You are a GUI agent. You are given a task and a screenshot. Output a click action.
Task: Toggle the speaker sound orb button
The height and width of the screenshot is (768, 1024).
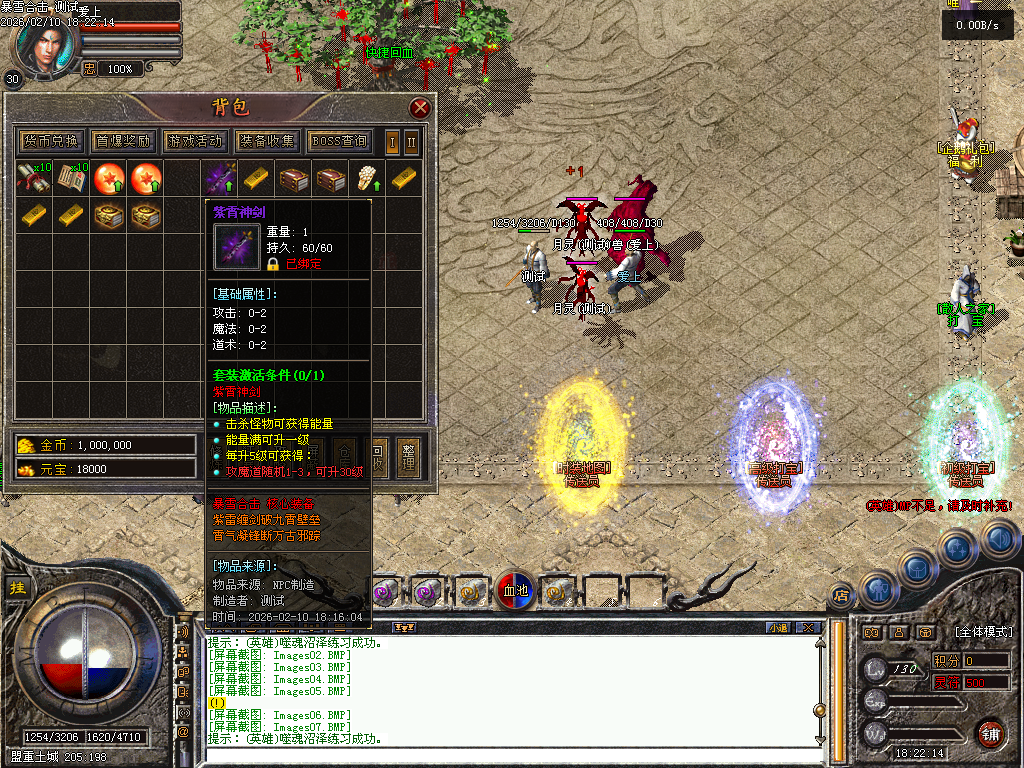(1000, 540)
